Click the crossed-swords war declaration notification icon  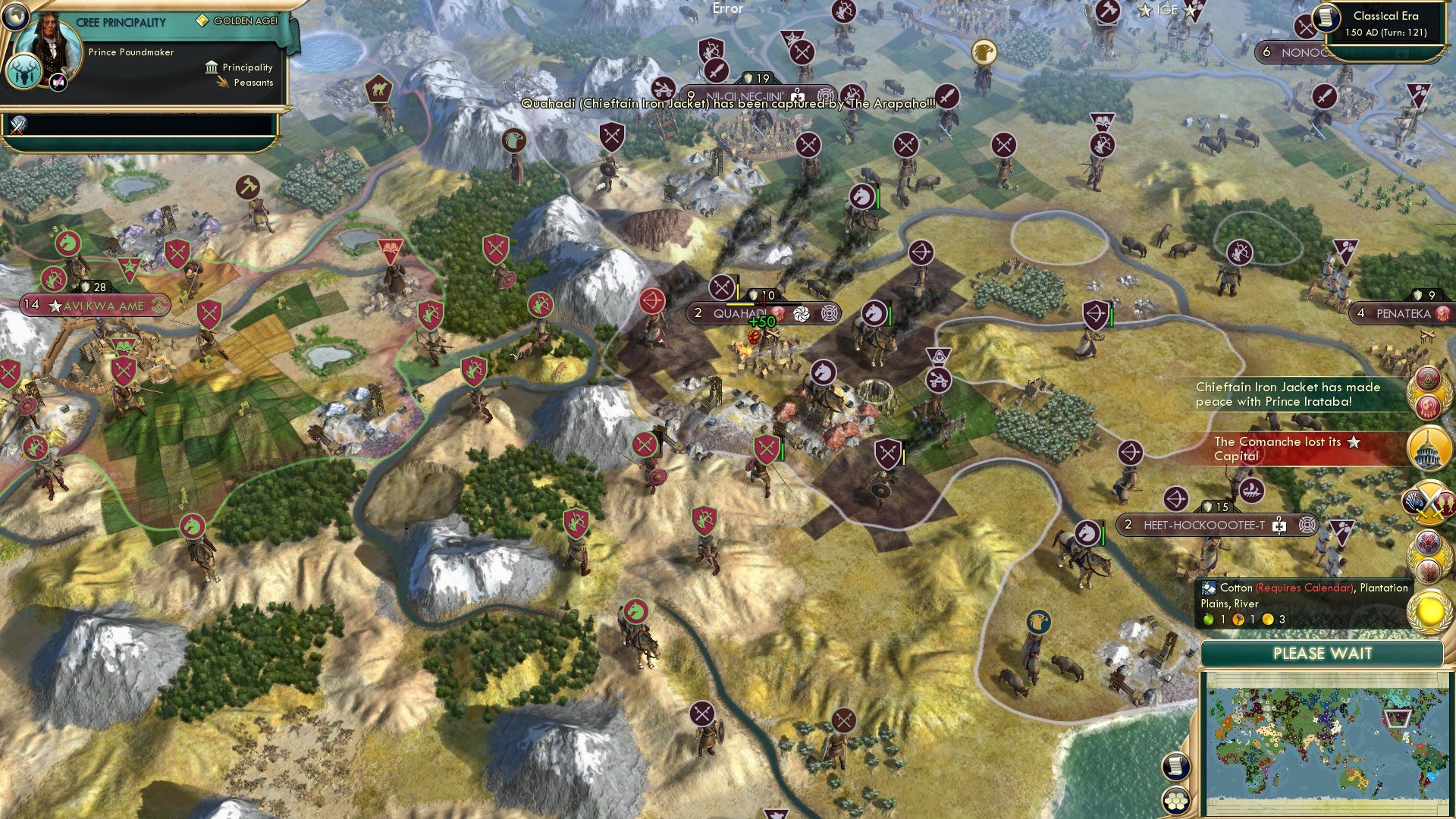point(1428,502)
